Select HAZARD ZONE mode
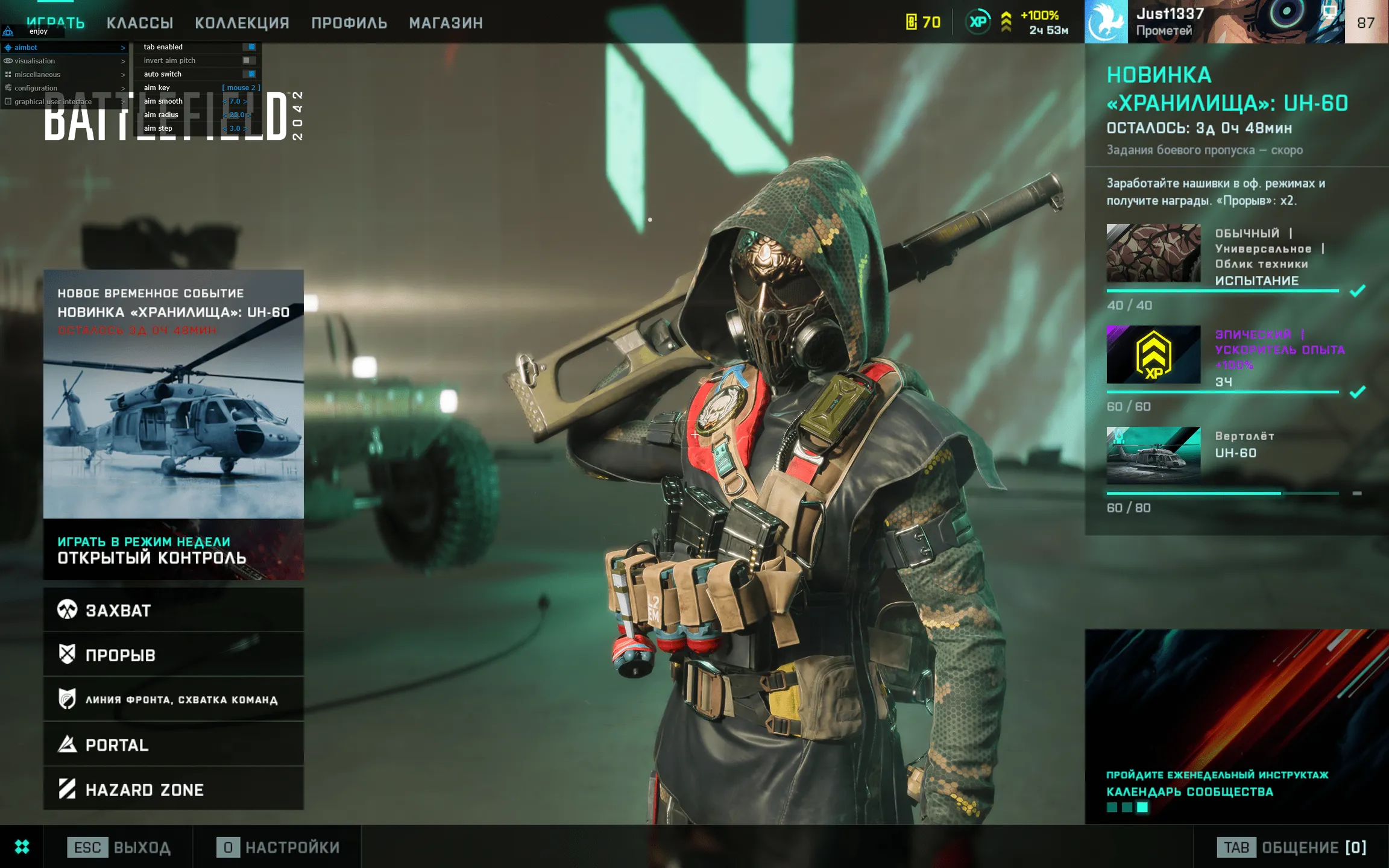 173,789
